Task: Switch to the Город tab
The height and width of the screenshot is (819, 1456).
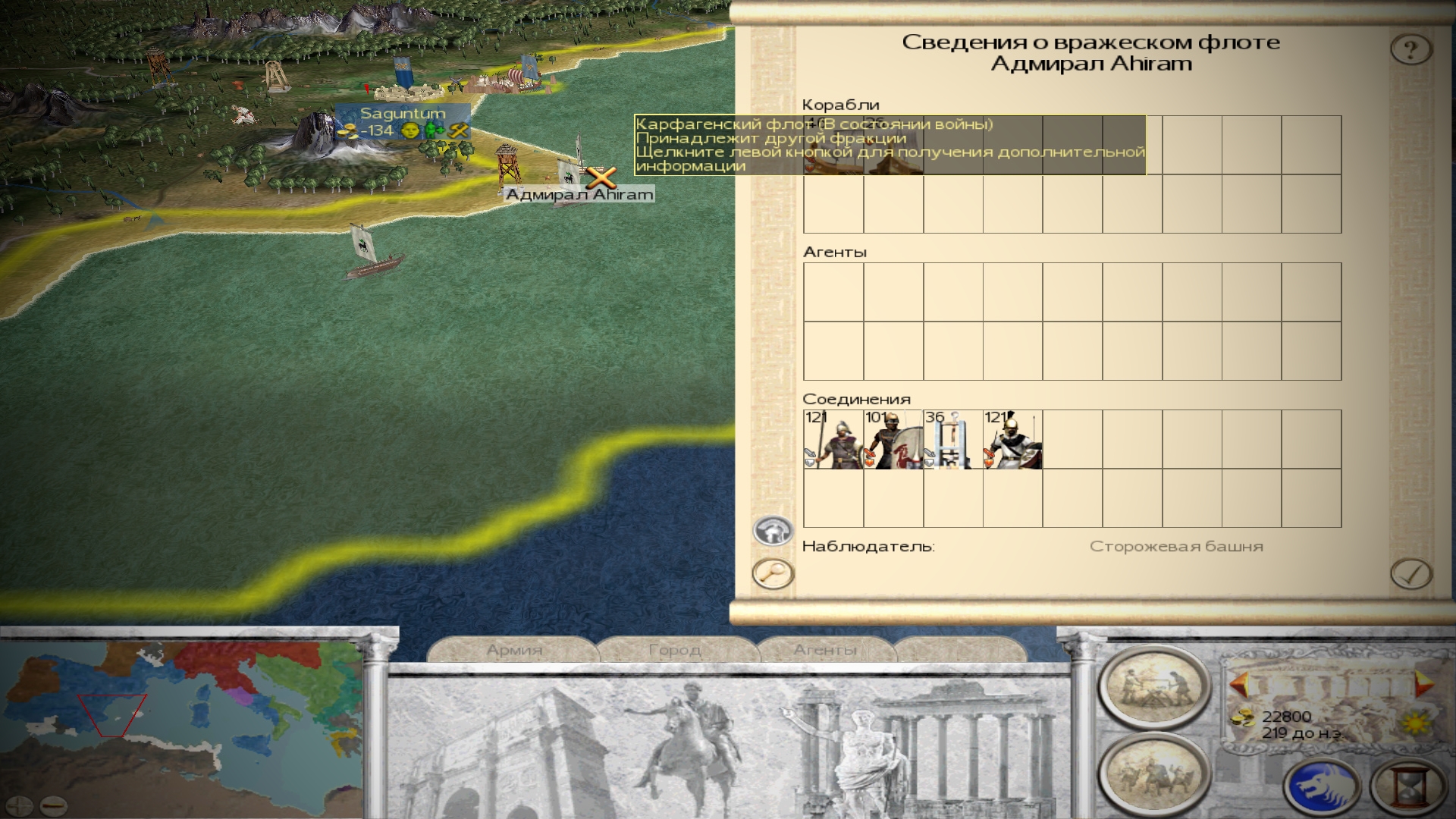Action: click(x=674, y=650)
